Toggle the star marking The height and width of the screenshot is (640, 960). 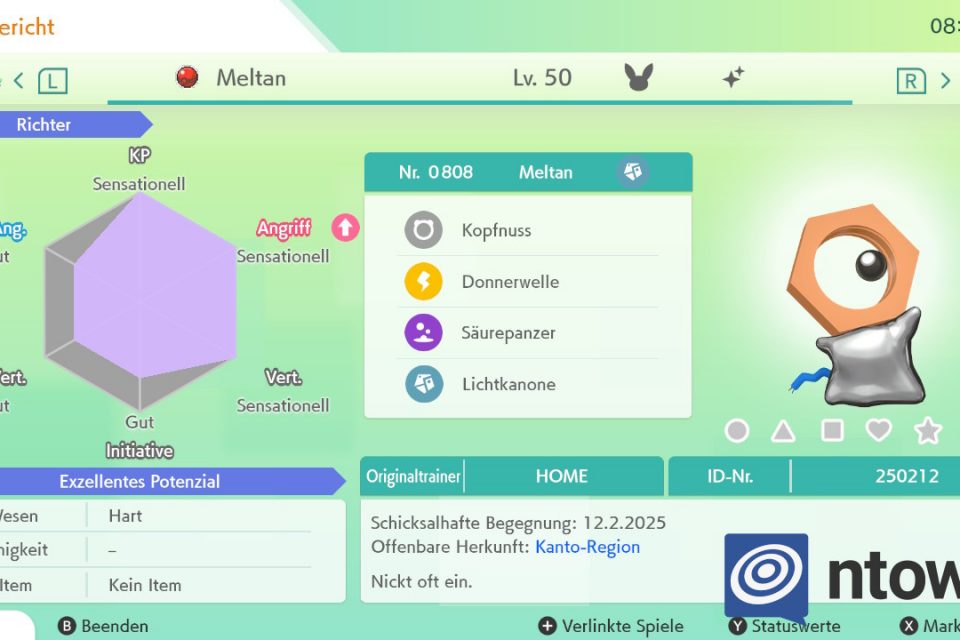928,431
